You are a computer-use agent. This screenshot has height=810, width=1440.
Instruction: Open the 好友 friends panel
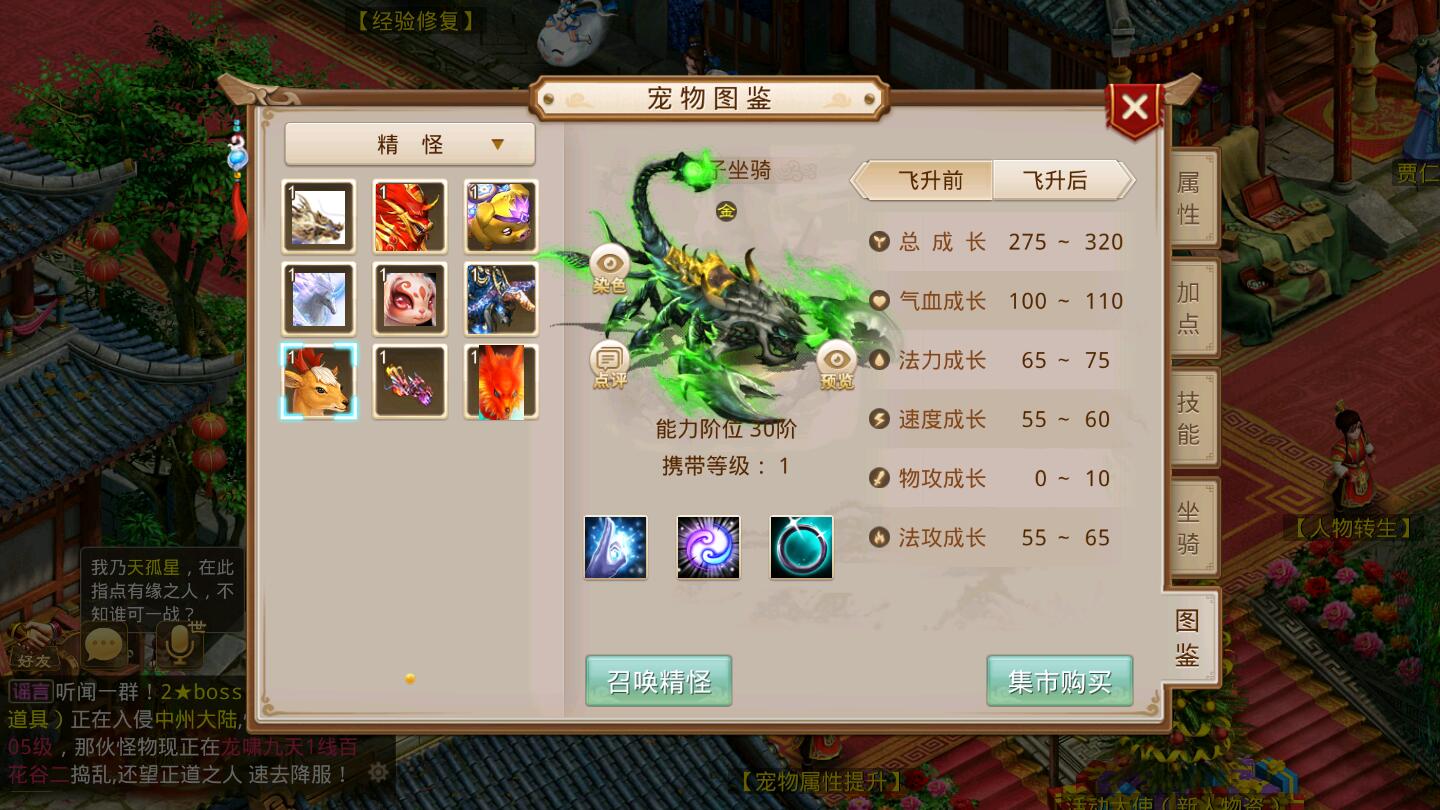(33, 661)
